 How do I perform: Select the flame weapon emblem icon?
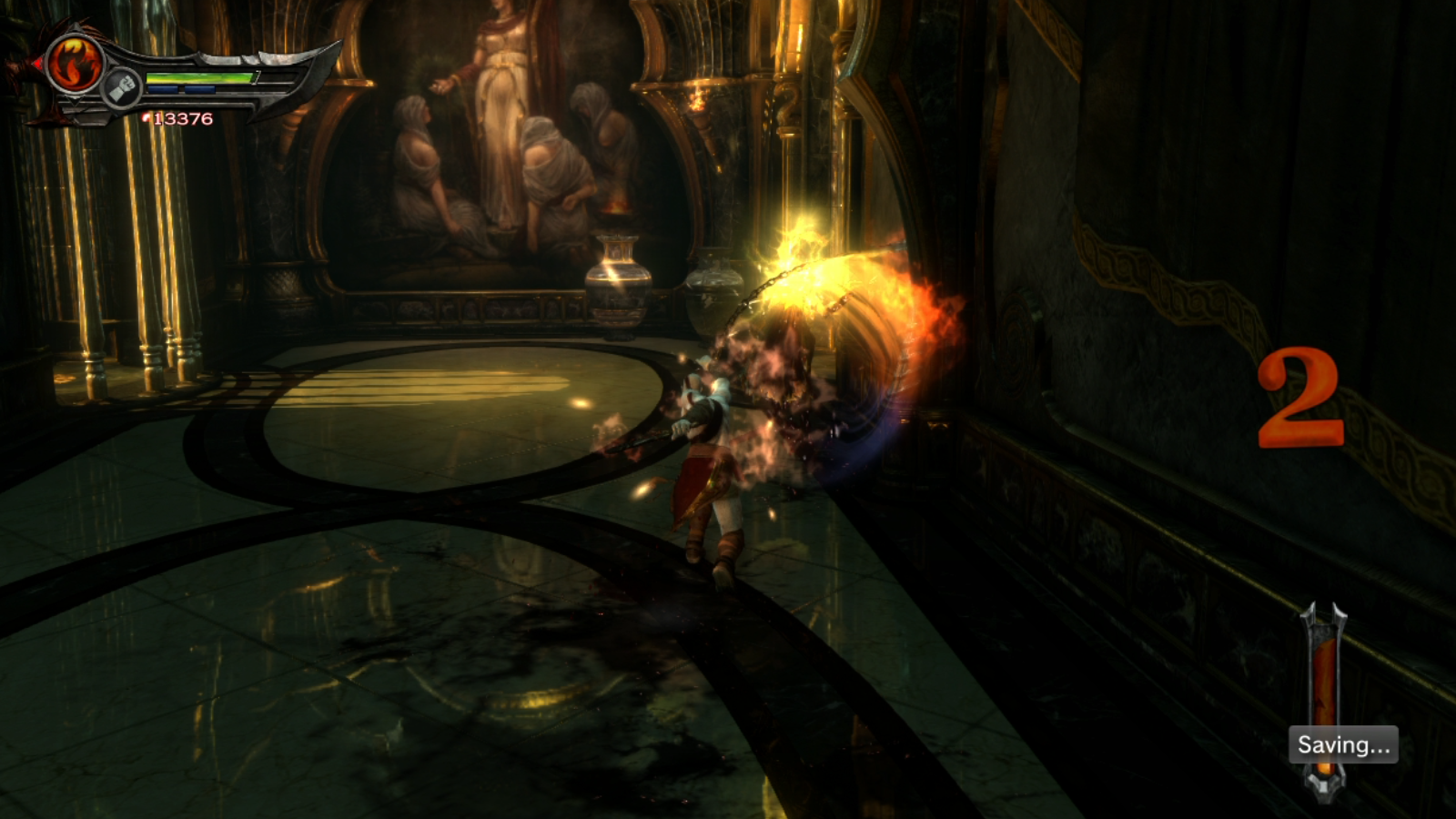pos(75,64)
